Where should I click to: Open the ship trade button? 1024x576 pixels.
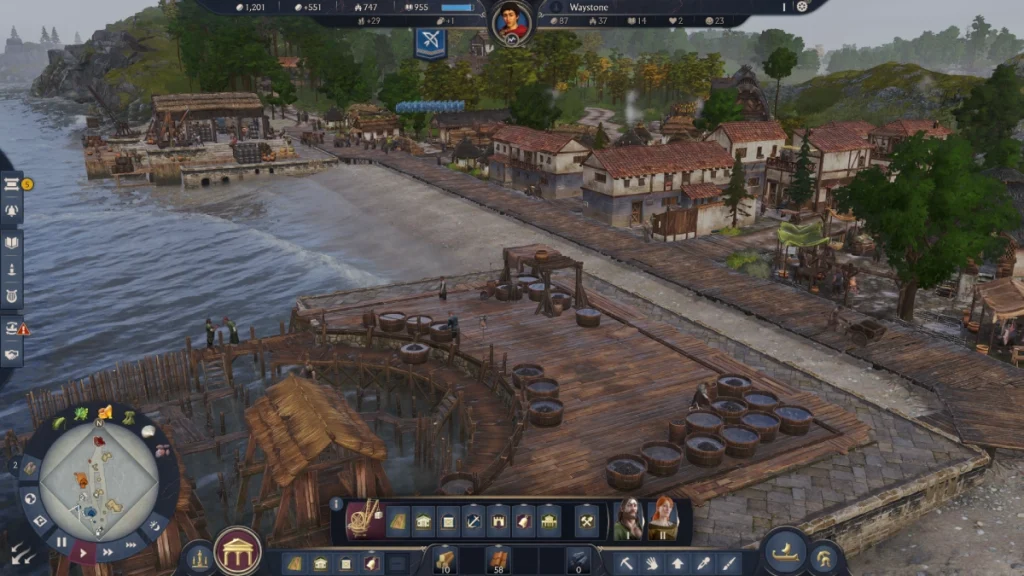786,551
